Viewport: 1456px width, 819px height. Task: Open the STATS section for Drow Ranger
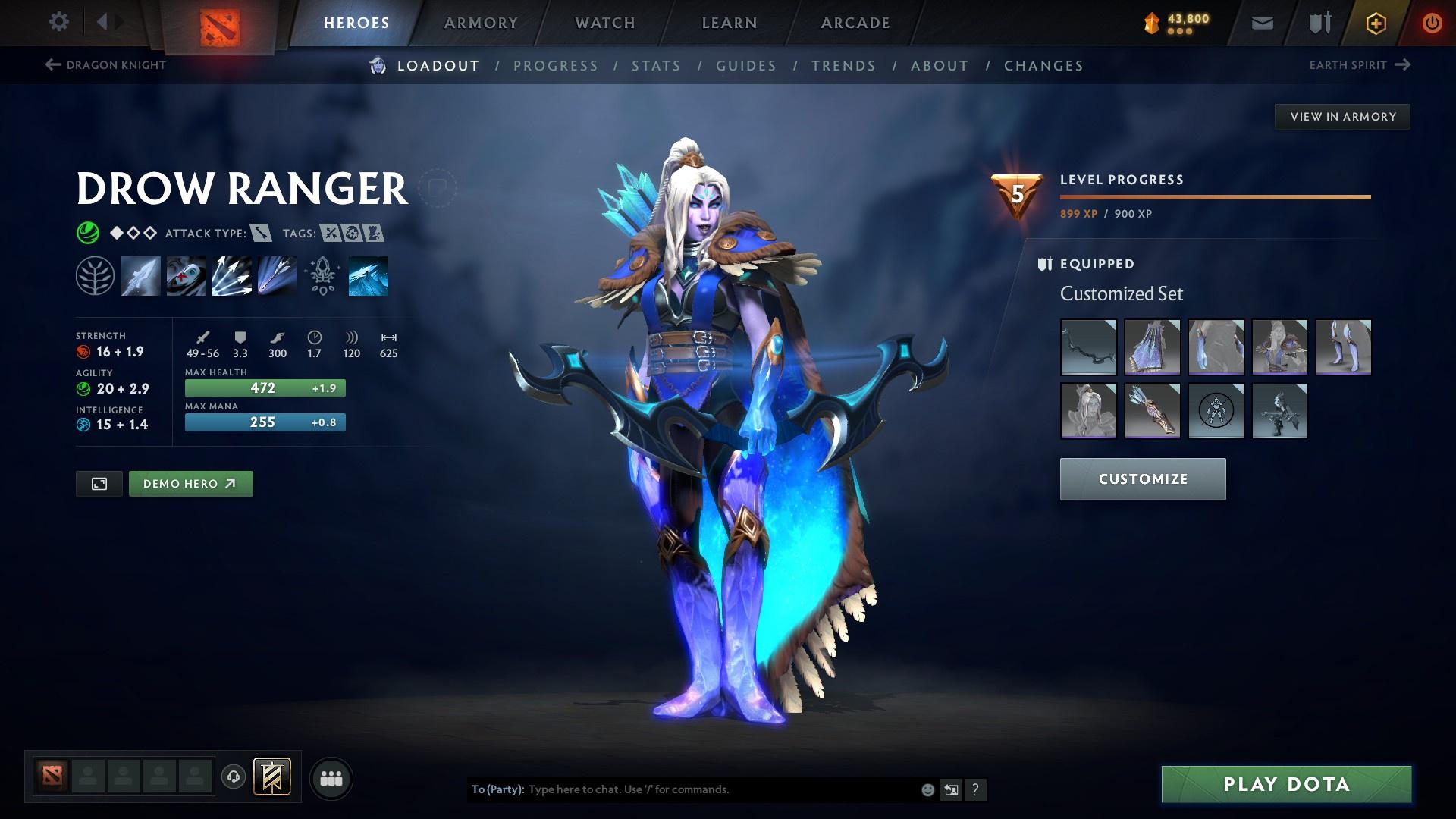(x=657, y=66)
